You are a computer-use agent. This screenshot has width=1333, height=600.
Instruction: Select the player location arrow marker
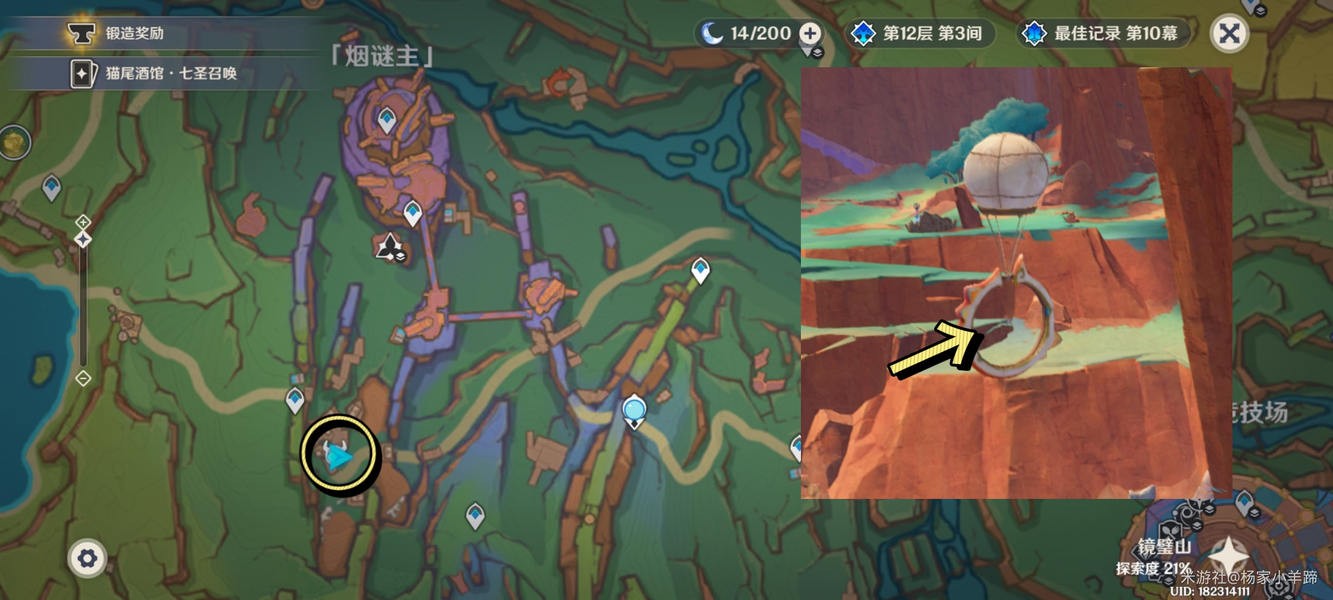pyautogui.click(x=340, y=458)
